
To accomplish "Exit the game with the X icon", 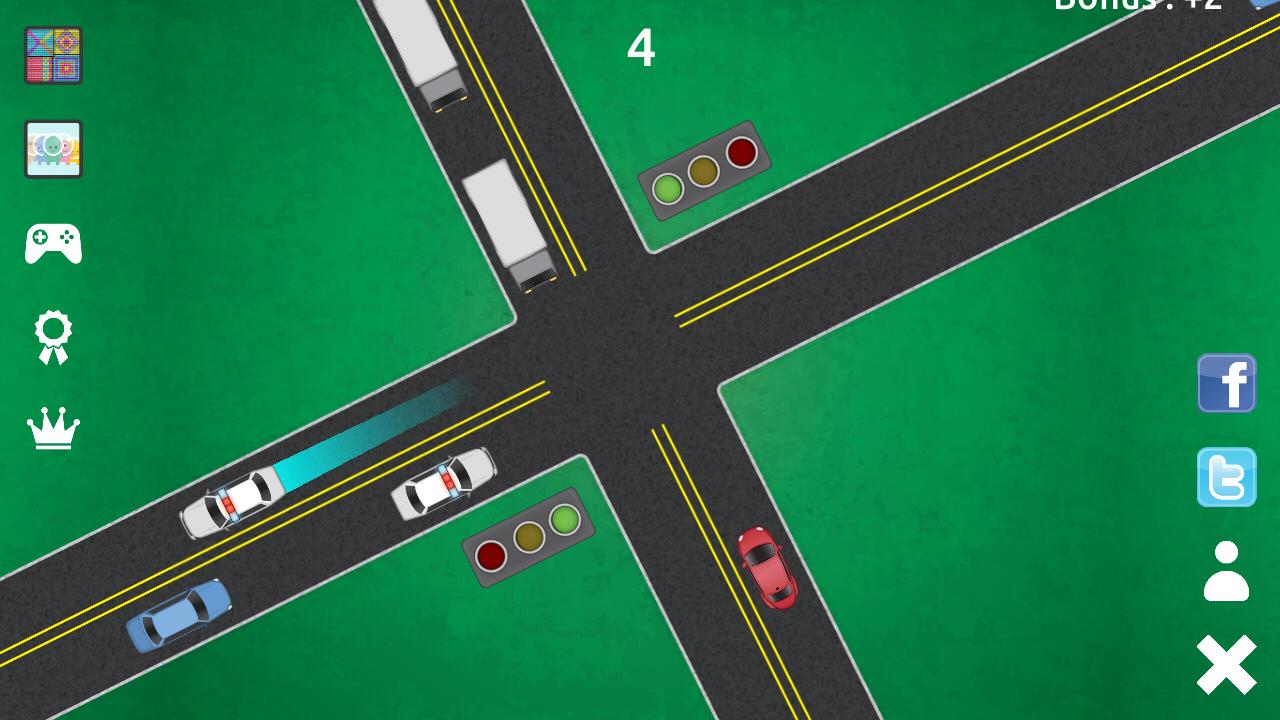I will click(1226, 660).
